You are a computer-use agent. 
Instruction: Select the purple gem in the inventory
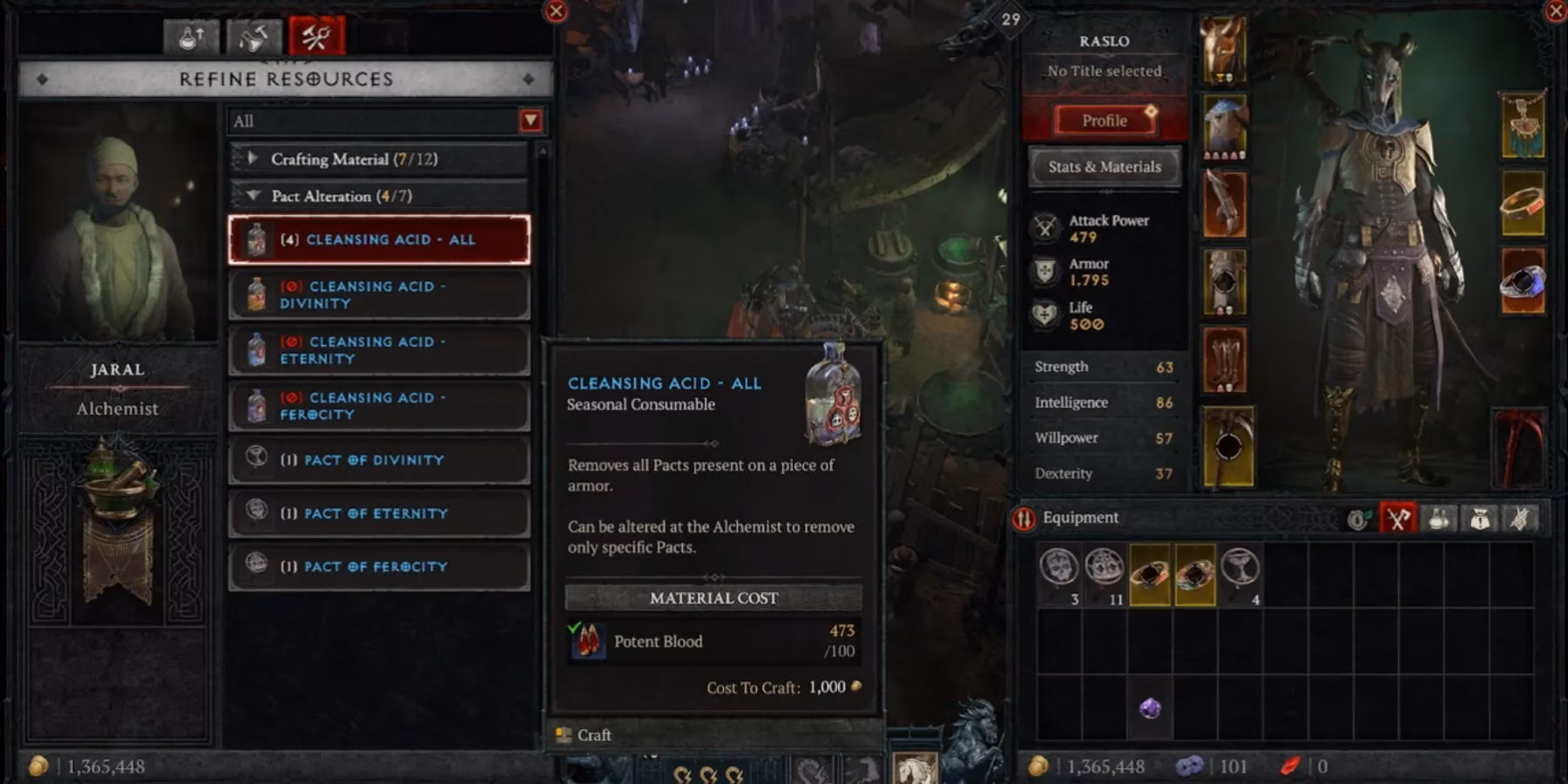(1150, 708)
